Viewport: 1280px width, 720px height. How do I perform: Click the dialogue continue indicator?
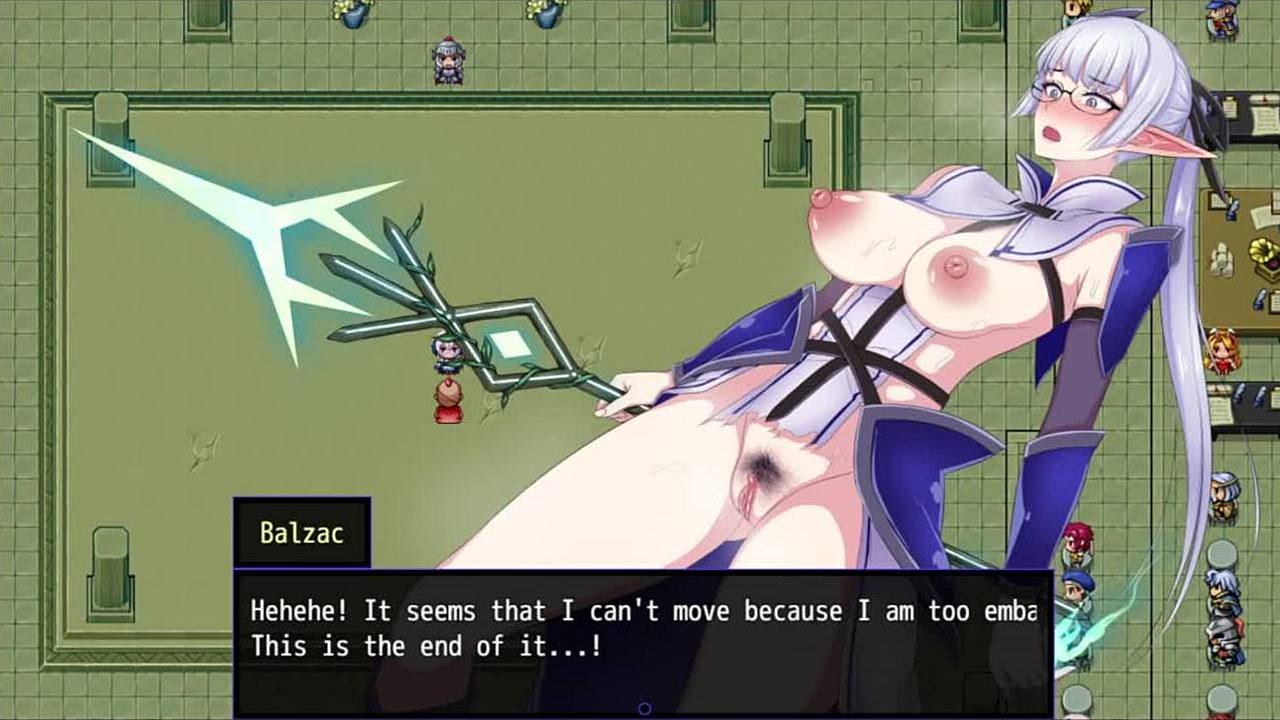[644, 708]
